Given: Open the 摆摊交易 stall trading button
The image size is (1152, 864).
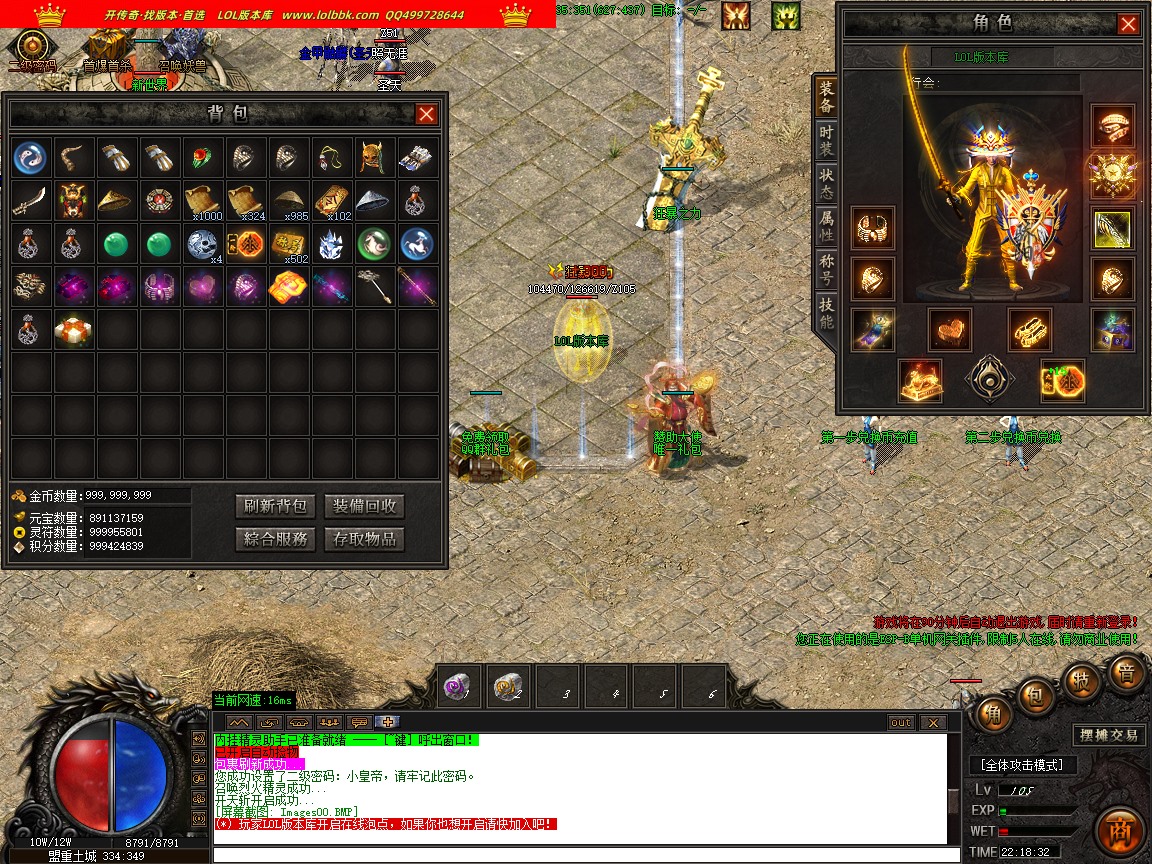Looking at the screenshot, I should pyautogui.click(x=1109, y=735).
